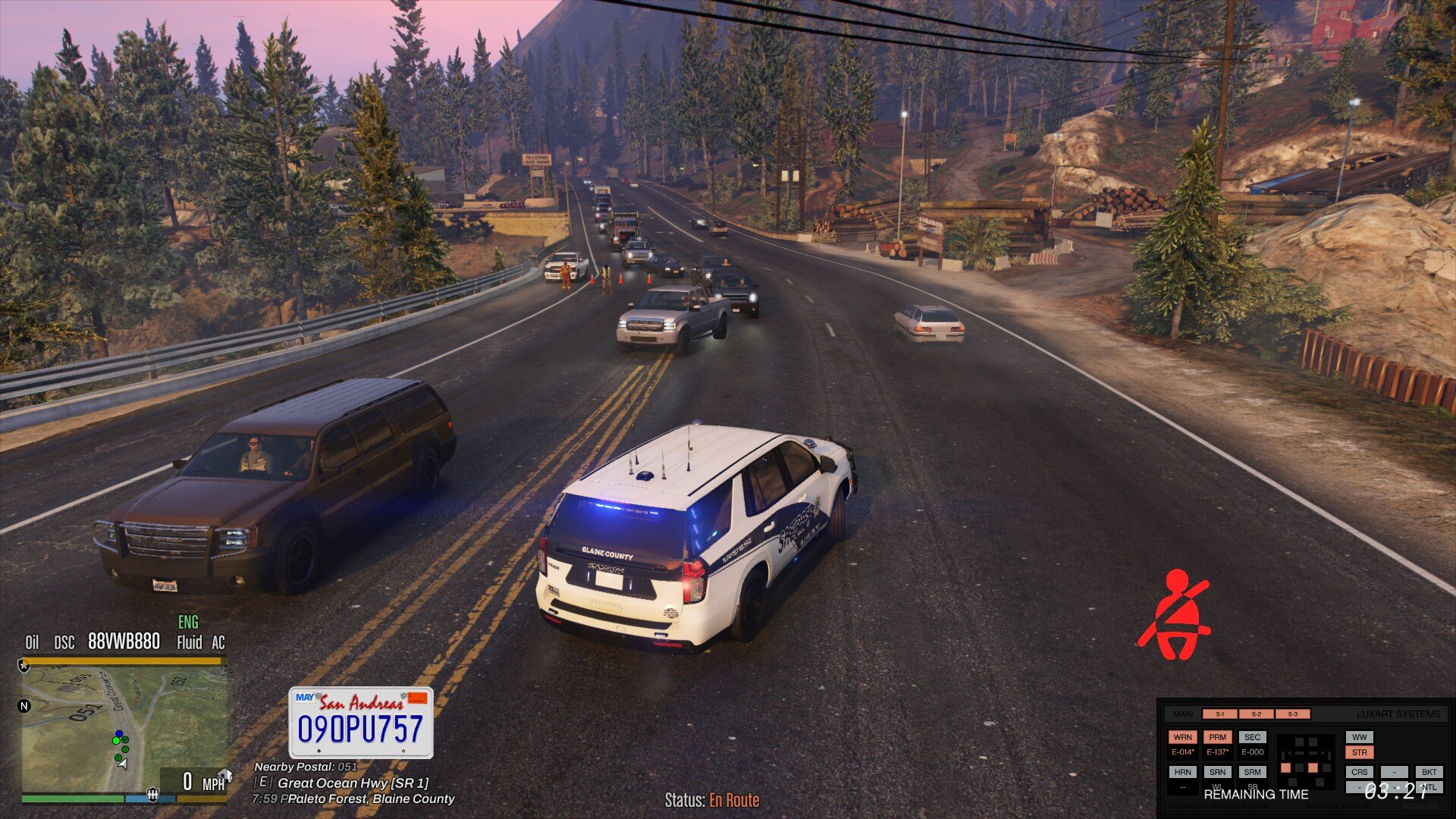The width and height of the screenshot is (1456, 819).
Task: Activate the SEC secondary lights button
Action: tap(1252, 737)
